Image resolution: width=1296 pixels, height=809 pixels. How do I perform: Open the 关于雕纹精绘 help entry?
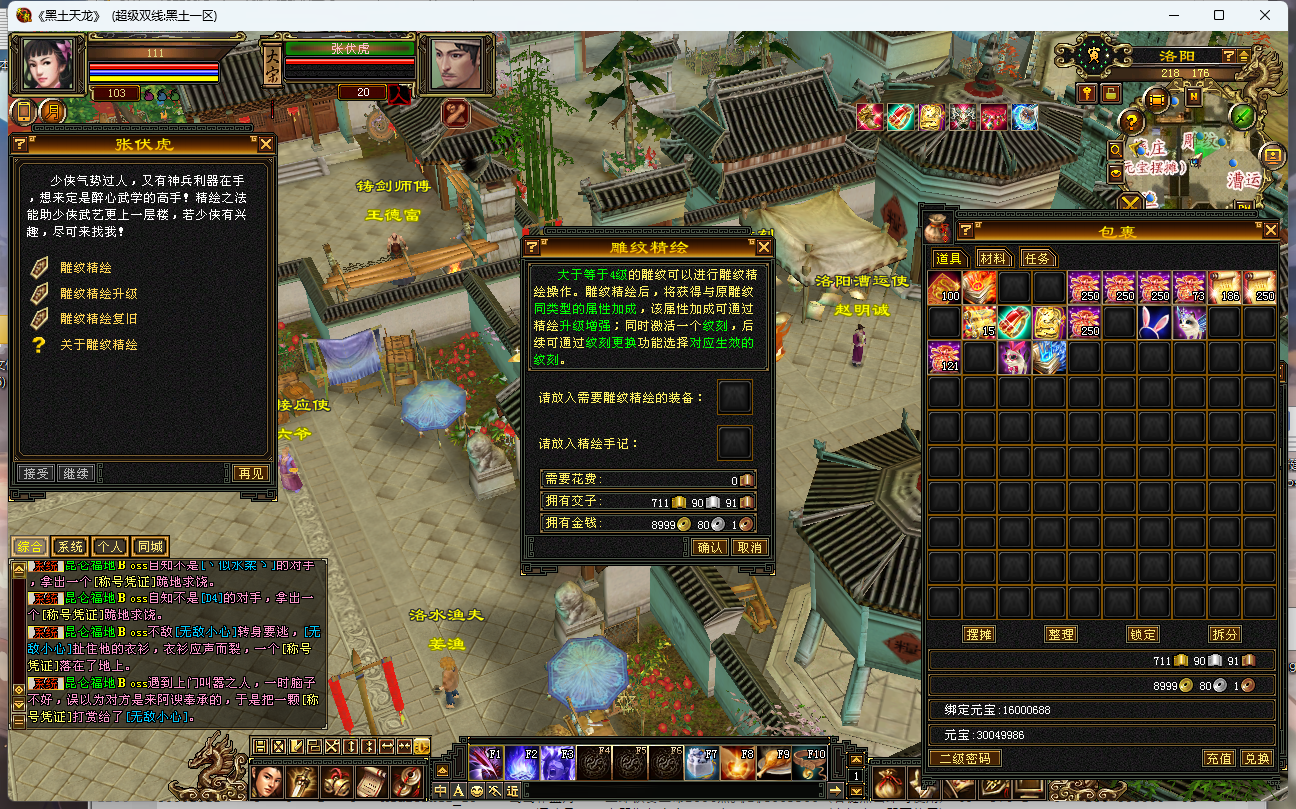(x=98, y=345)
